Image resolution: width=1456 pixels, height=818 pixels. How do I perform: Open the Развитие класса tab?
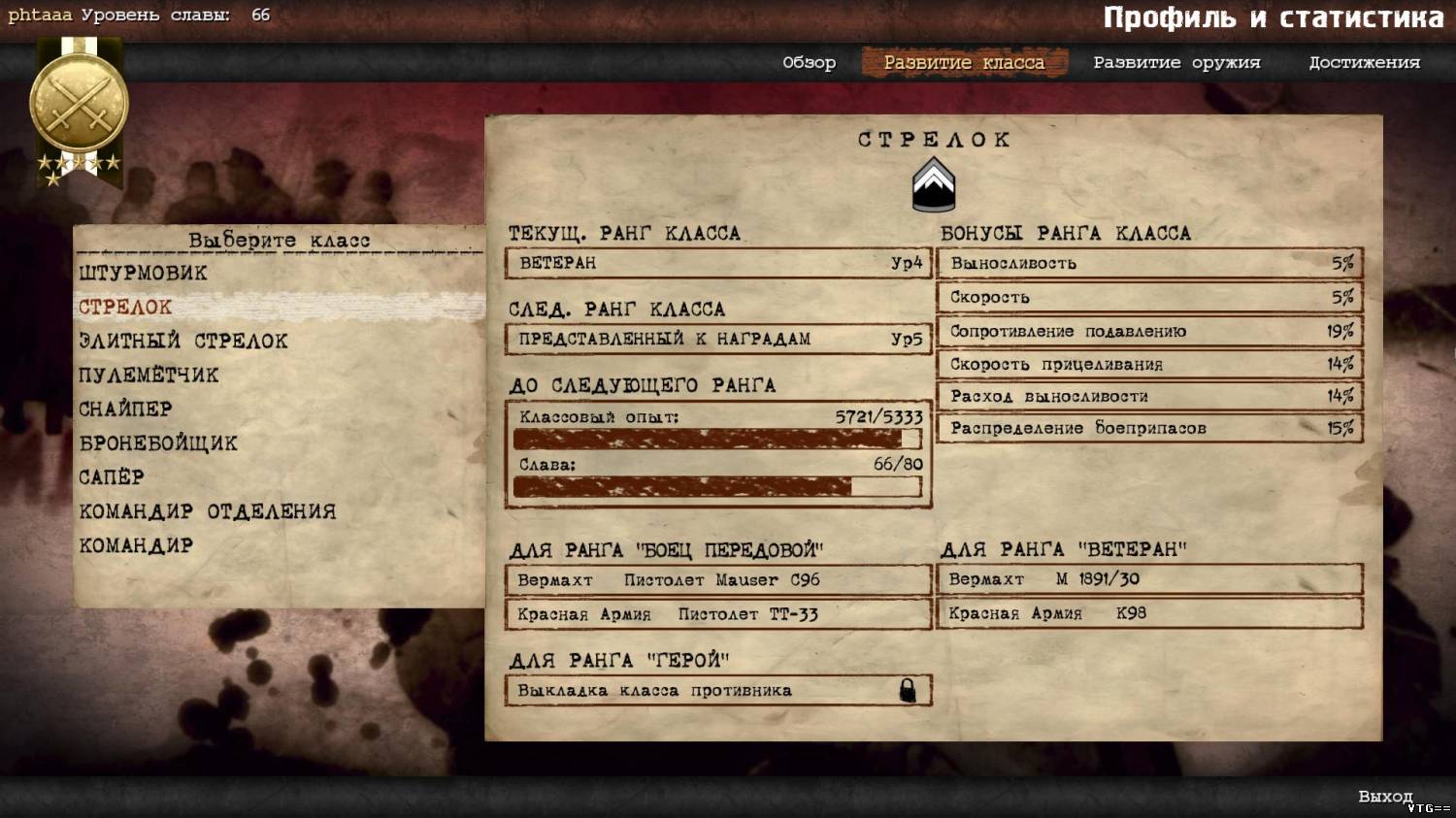(x=964, y=63)
